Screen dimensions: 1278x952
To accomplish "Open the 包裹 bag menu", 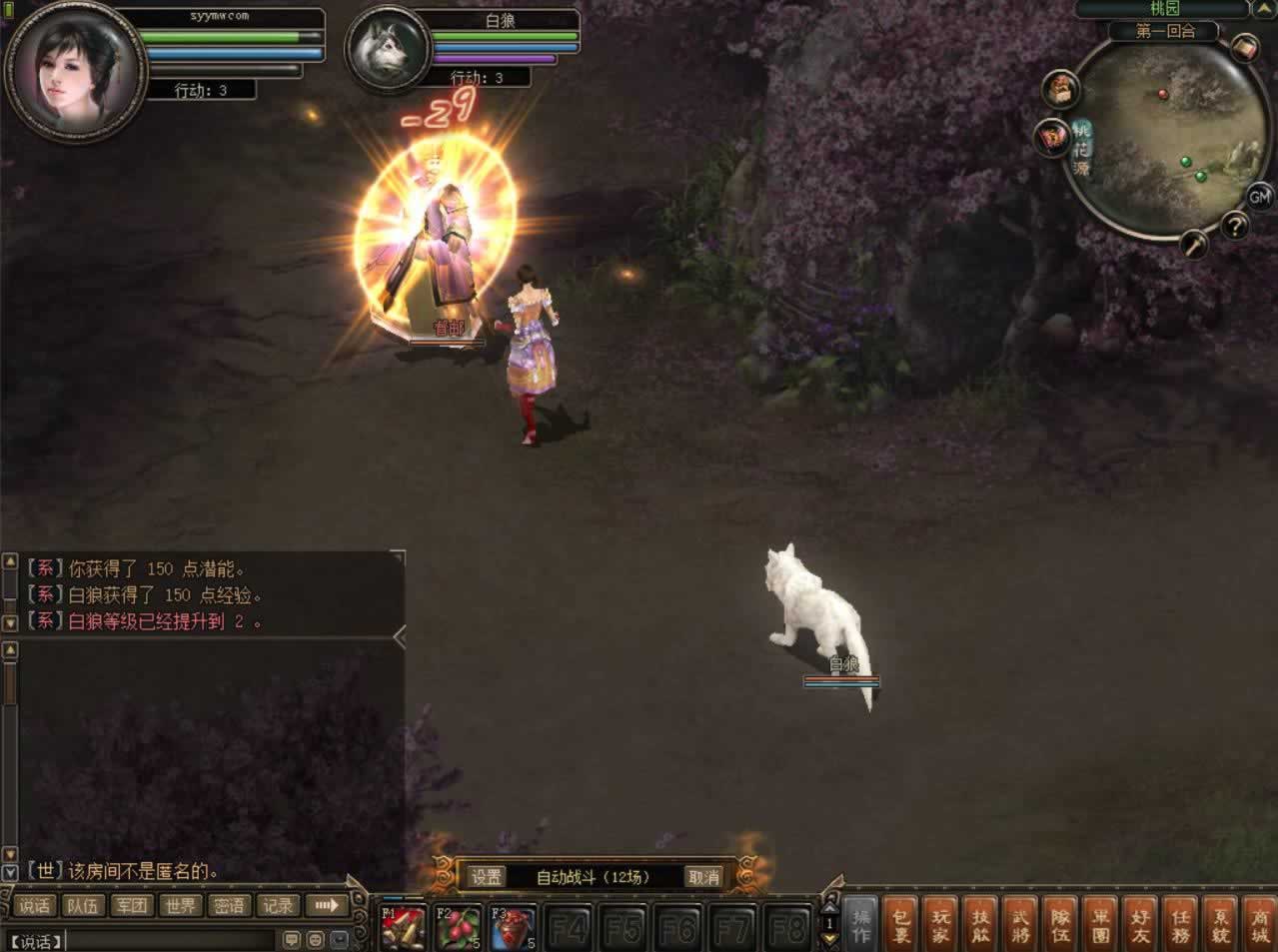I will (900, 924).
